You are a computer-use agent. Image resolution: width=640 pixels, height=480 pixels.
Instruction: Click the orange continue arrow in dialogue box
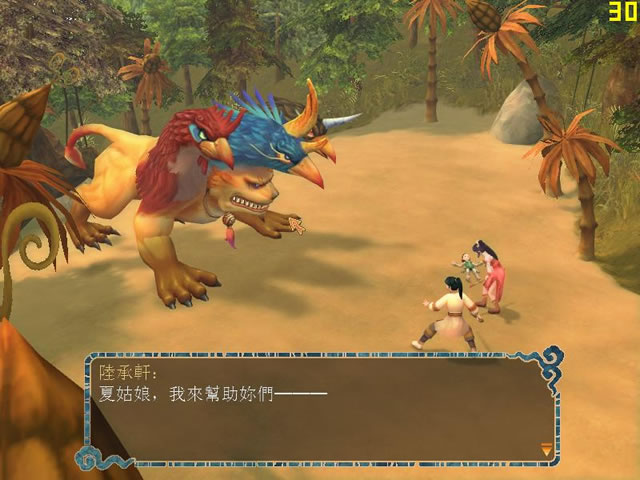[x=545, y=450]
